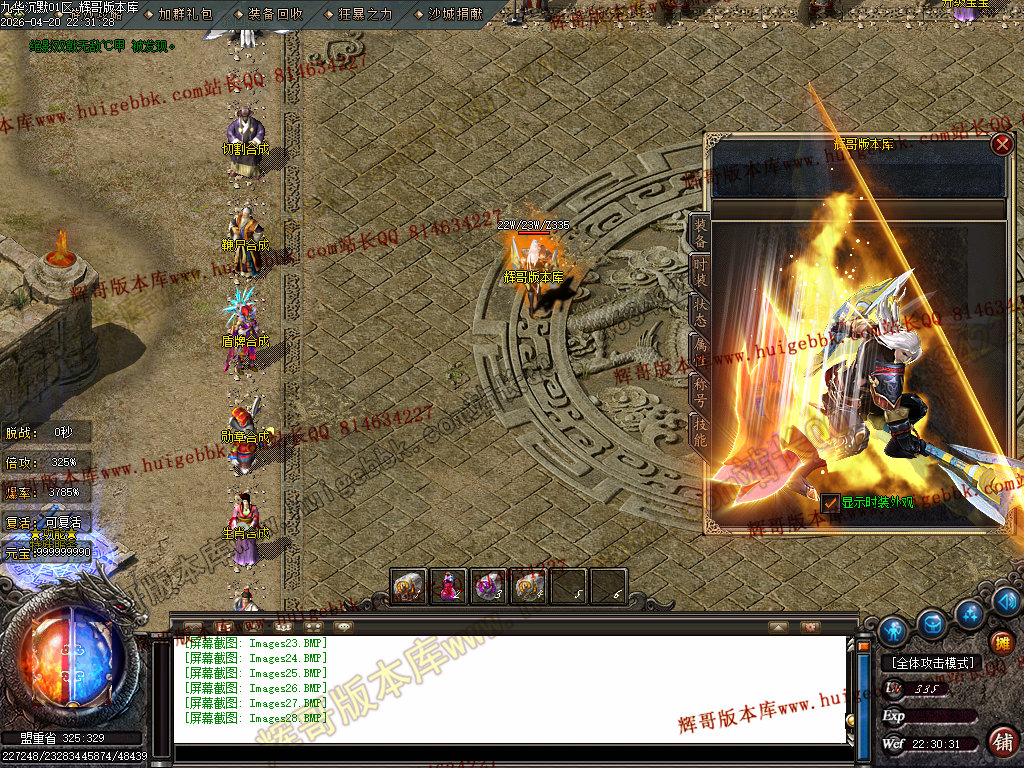Image resolution: width=1024 pixels, height=768 pixels.
Task: Open the bag chest icon button
Action: coord(932,624)
